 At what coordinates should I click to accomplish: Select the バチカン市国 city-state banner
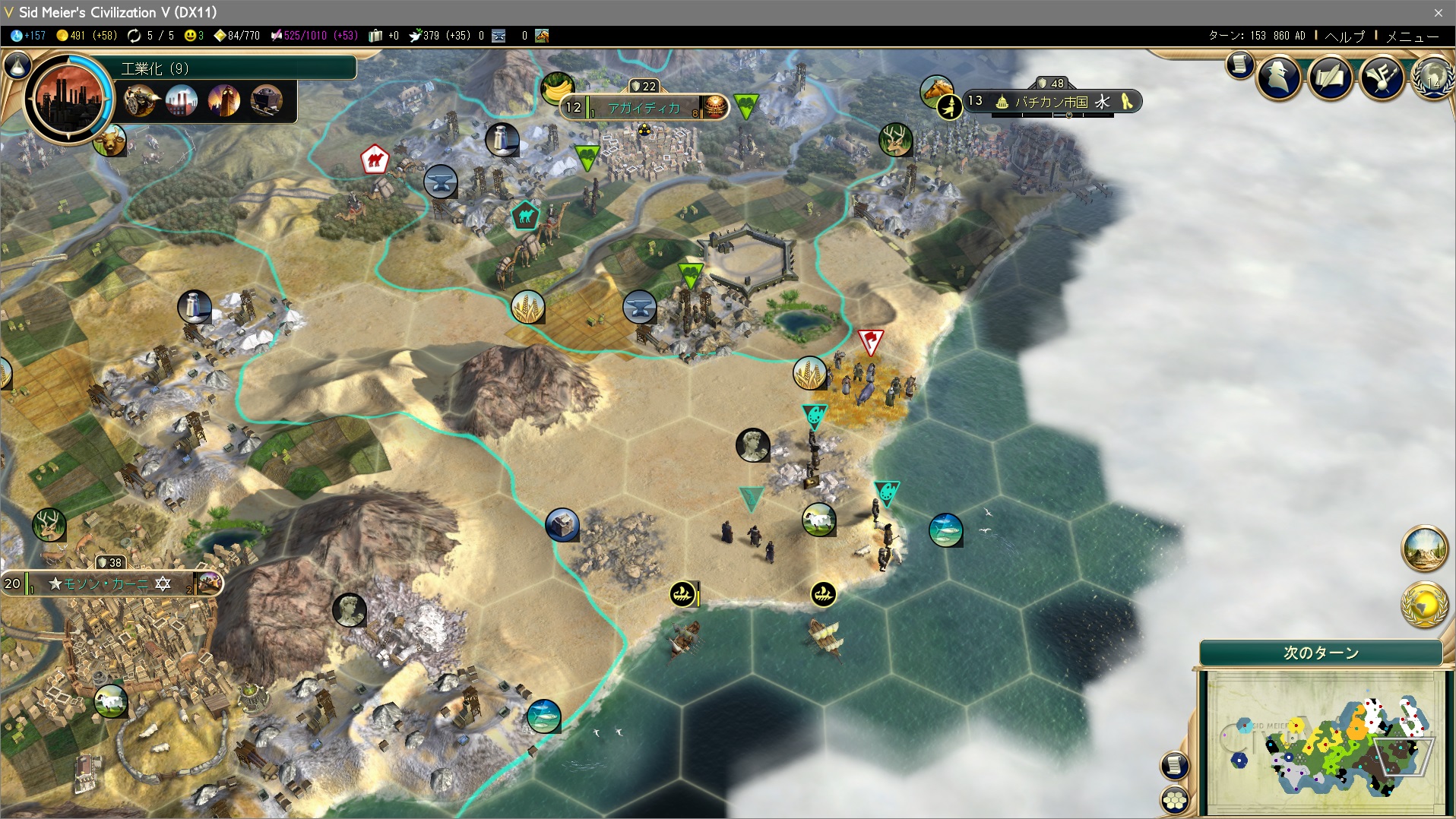pyautogui.click(x=1052, y=102)
